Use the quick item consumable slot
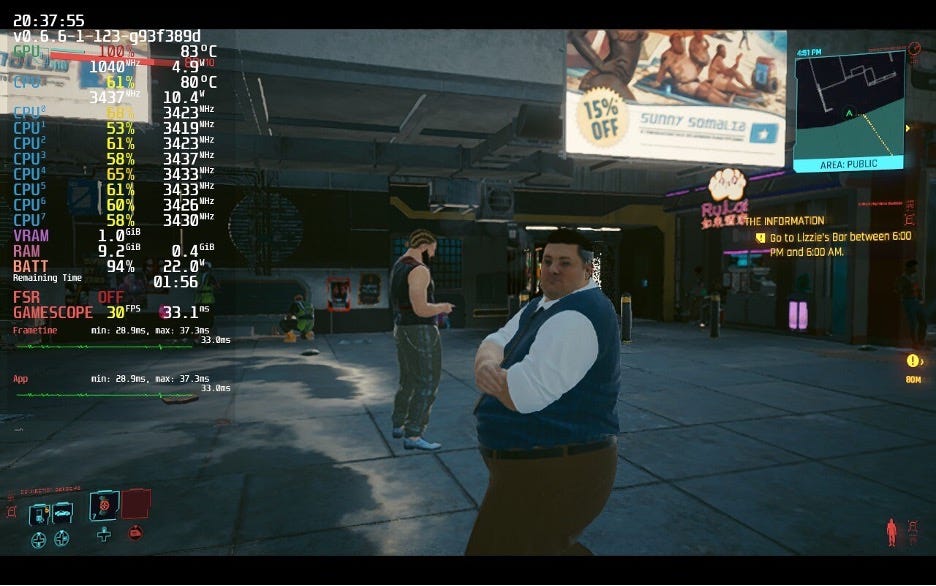The image size is (936, 586). click(x=104, y=506)
